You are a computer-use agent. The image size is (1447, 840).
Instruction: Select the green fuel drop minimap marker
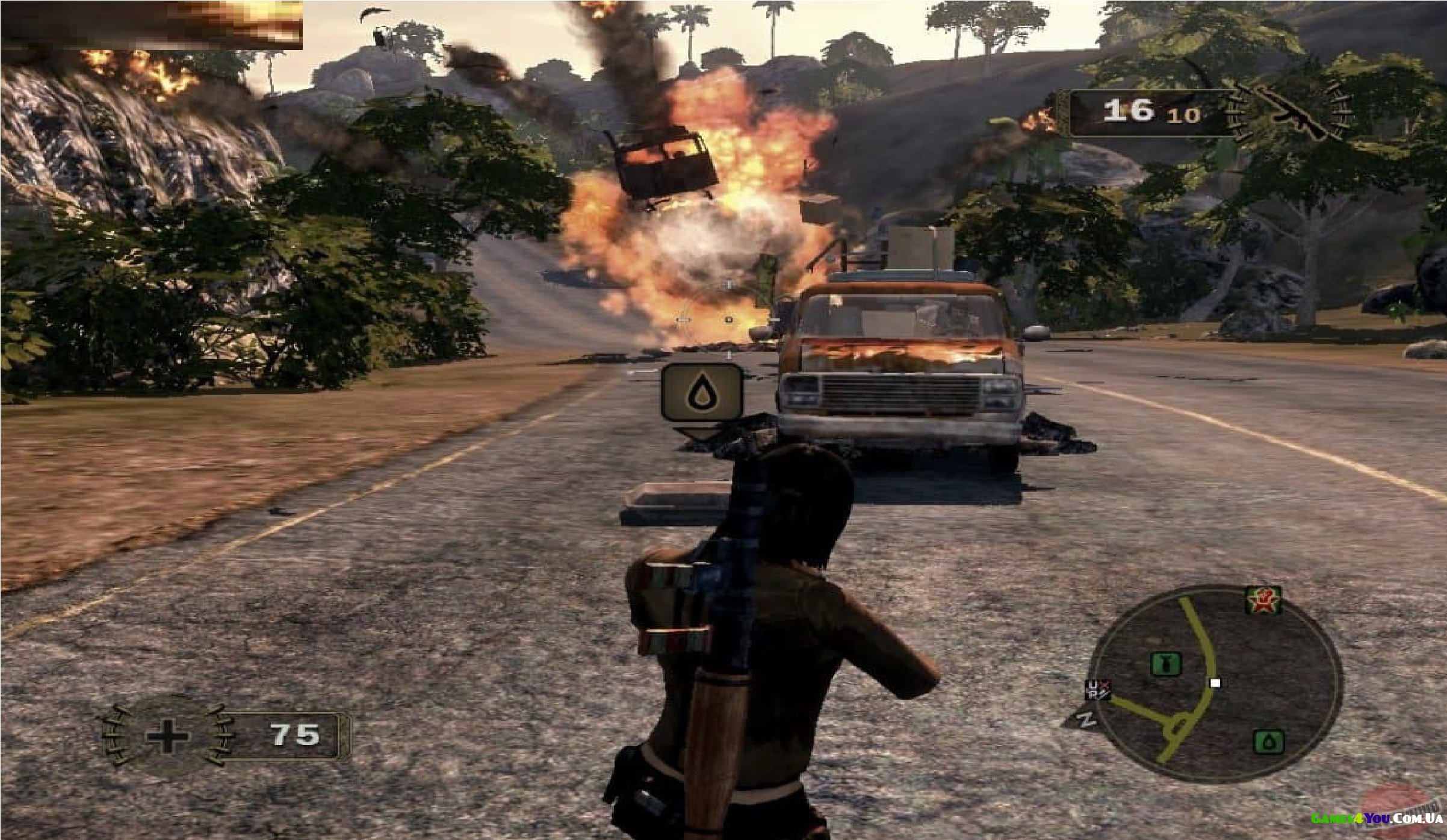click(1269, 742)
